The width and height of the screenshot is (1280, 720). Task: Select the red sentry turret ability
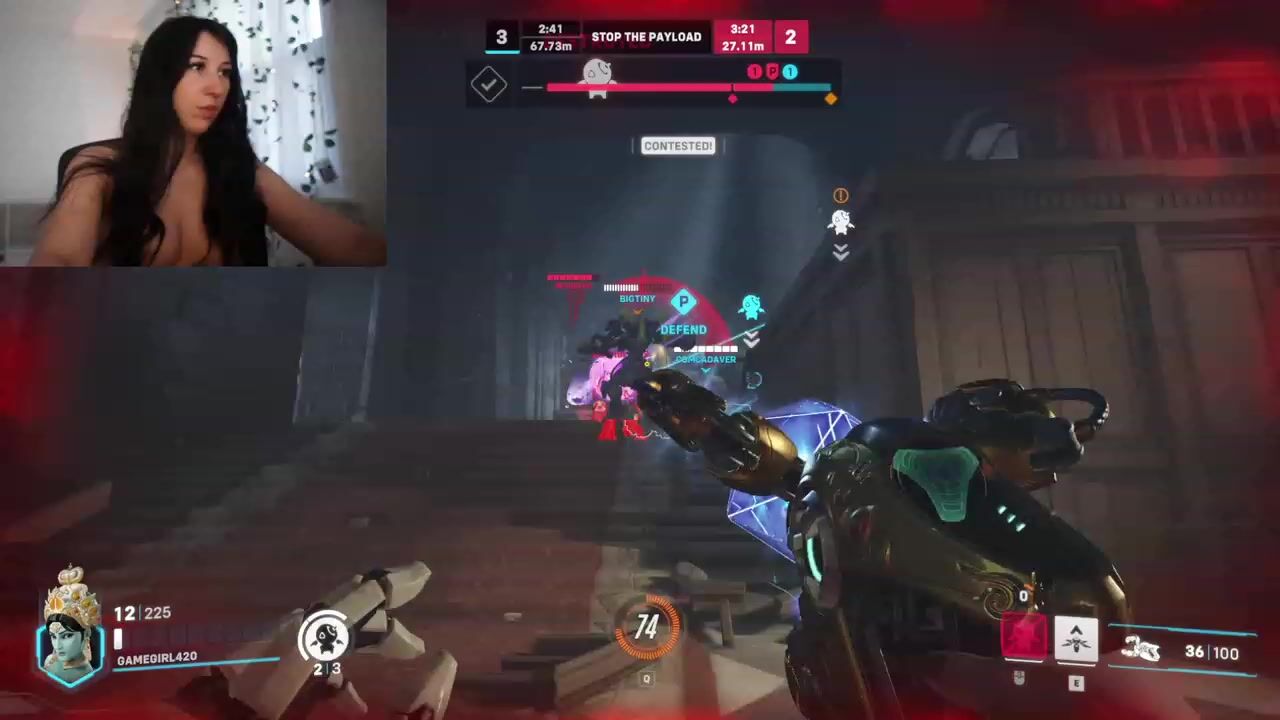pyautogui.click(x=1023, y=639)
